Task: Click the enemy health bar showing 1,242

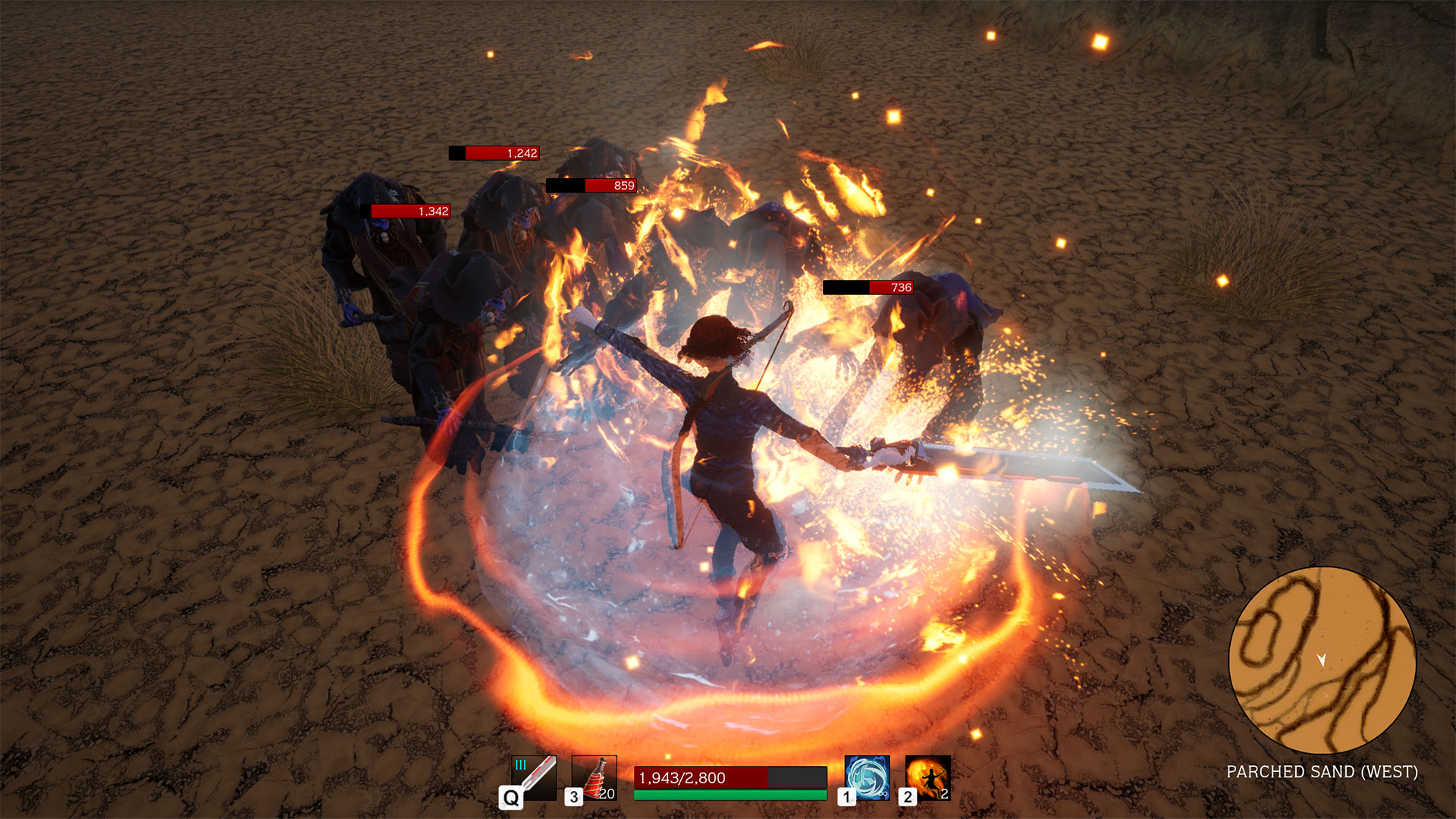Action: (x=493, y=153)
